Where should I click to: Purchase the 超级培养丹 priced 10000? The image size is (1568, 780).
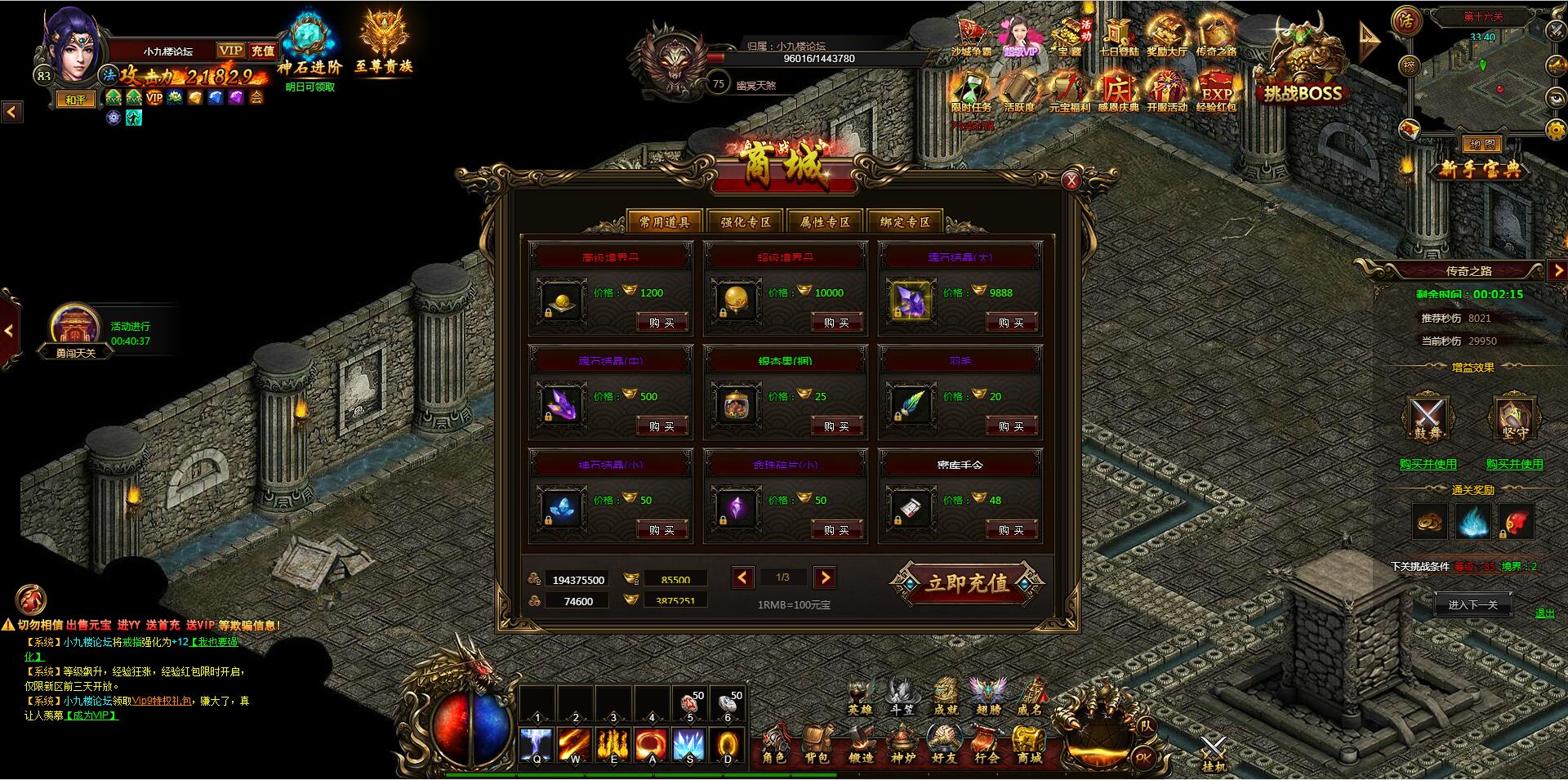pyautogui.click(x=836, y=323)
